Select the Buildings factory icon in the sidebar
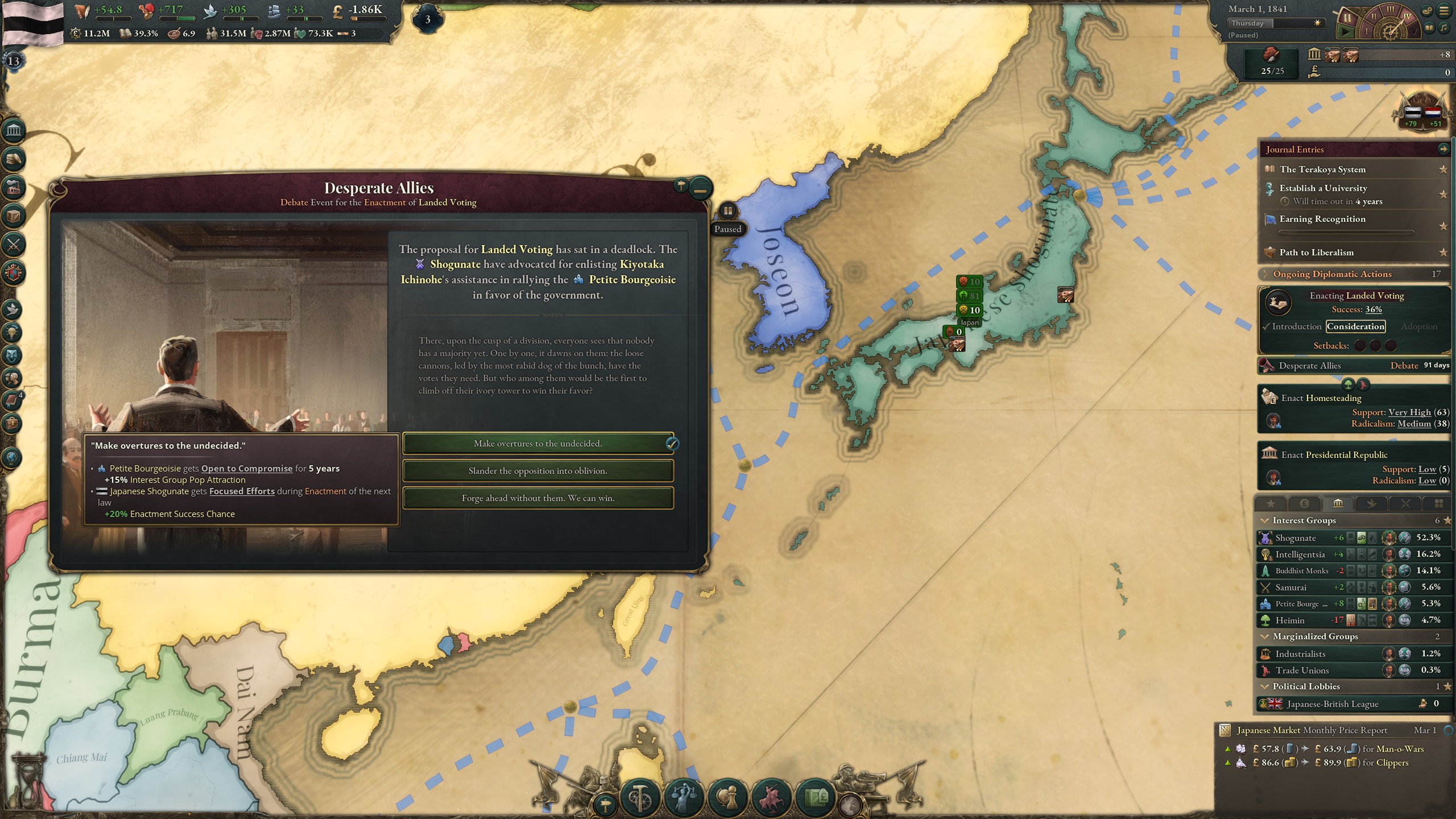 click(x=14, y=188)
